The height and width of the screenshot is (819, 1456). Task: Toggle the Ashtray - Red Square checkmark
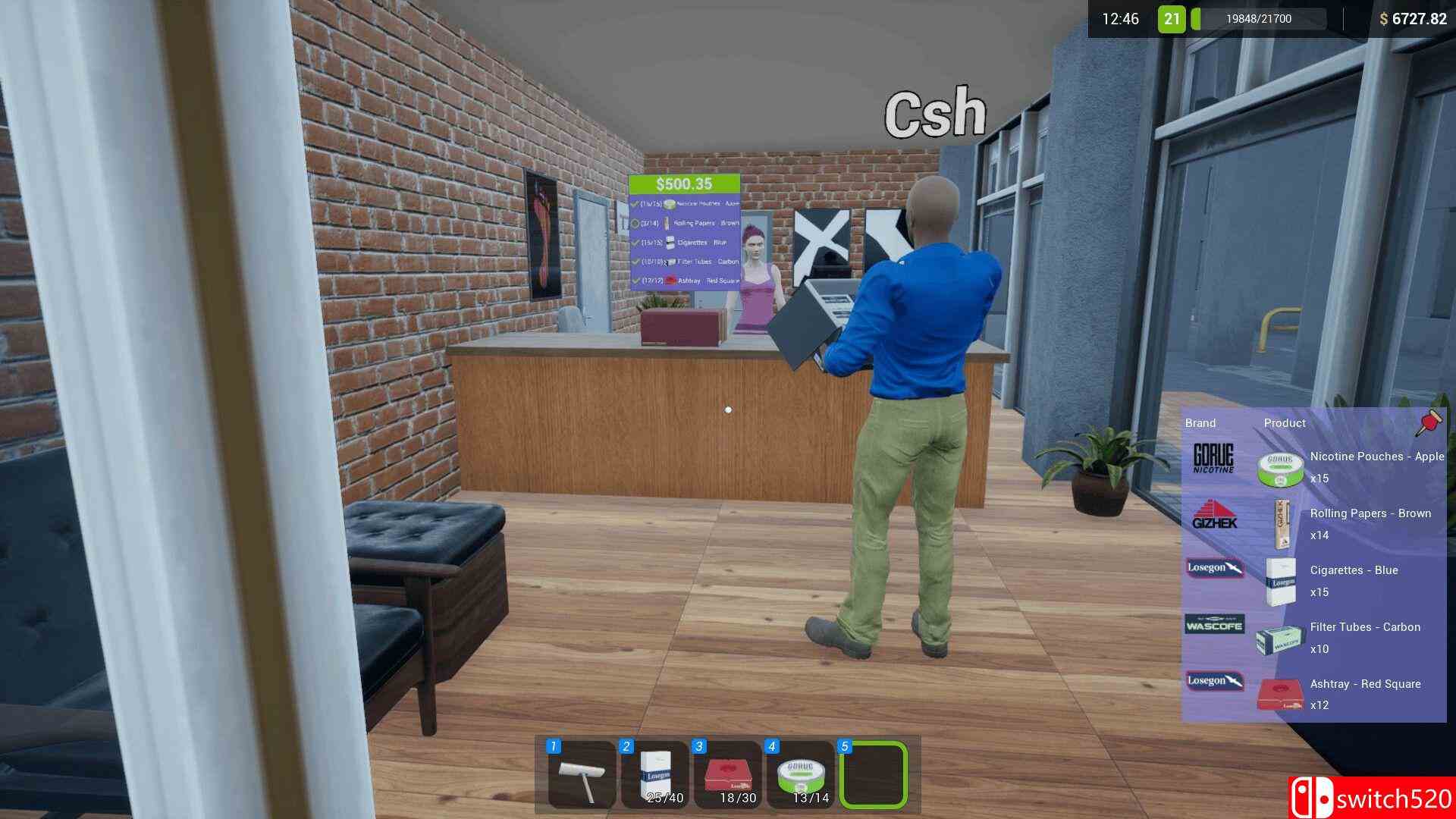pyautogui.click(x=635, y=279)
